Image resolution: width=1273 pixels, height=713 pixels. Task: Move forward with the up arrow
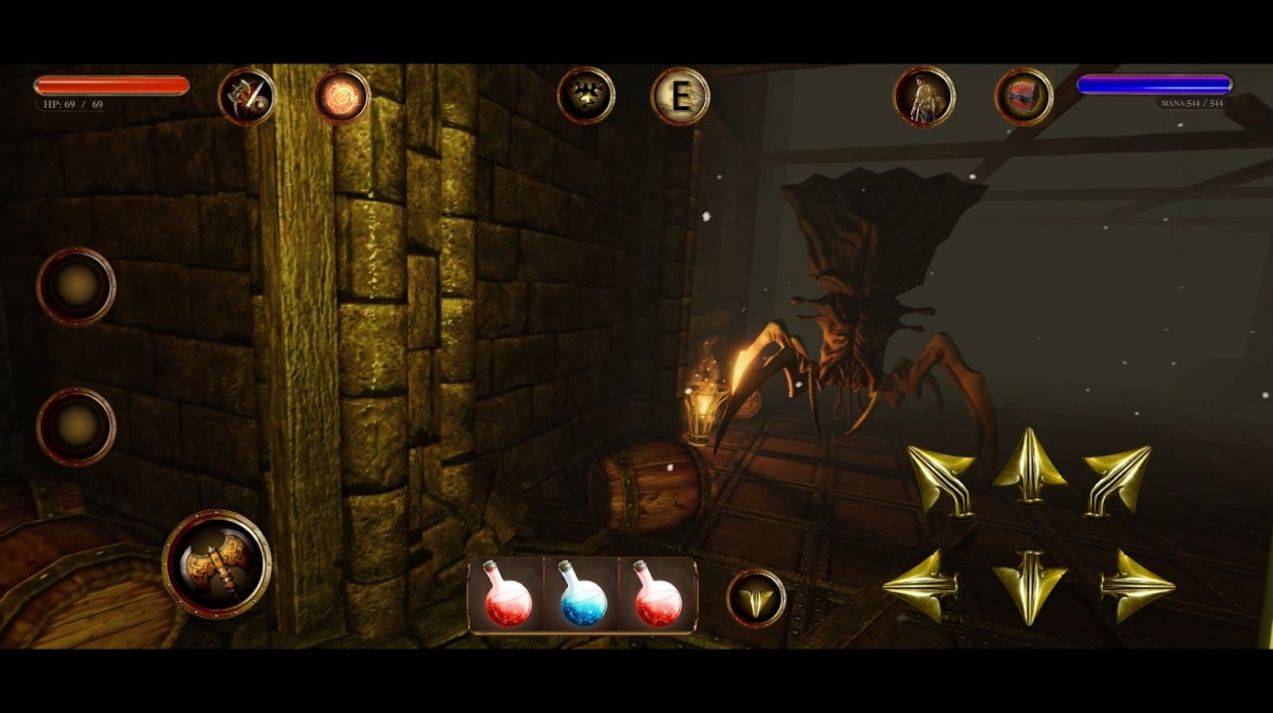pyautogui.click(x=1029, y=466)
